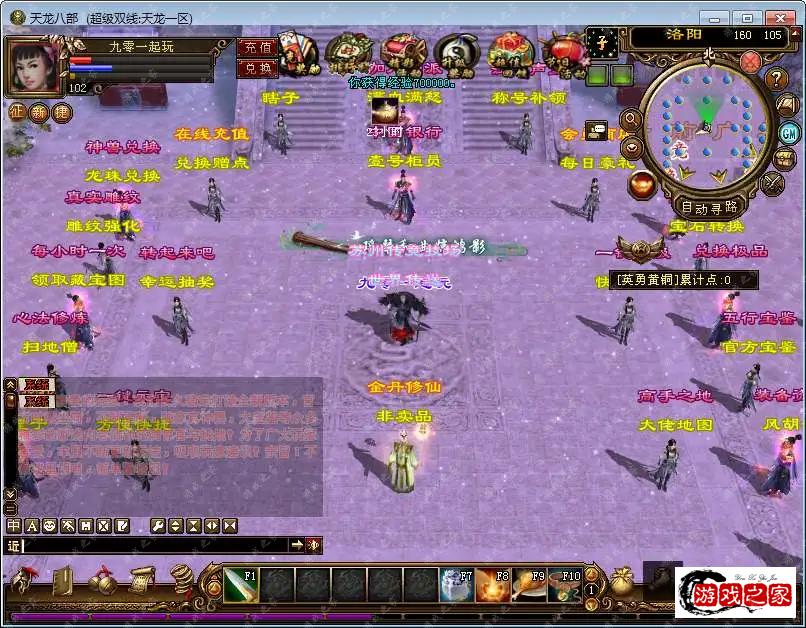Use the F7 hotbar item
Viewport: 806px width, 628px height.
pos(456,586)
